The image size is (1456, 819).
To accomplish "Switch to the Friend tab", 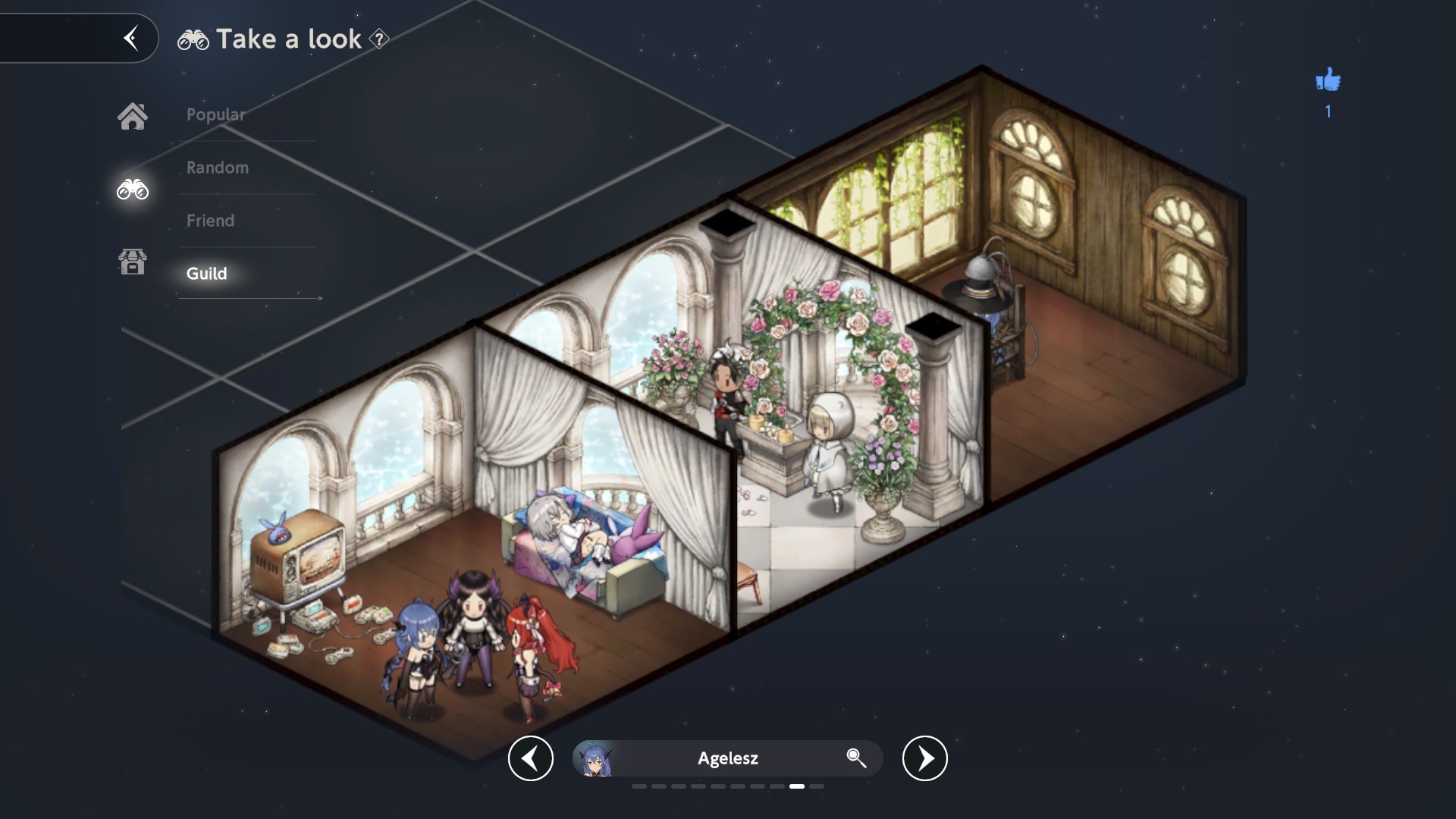I will tap(211, 221).
